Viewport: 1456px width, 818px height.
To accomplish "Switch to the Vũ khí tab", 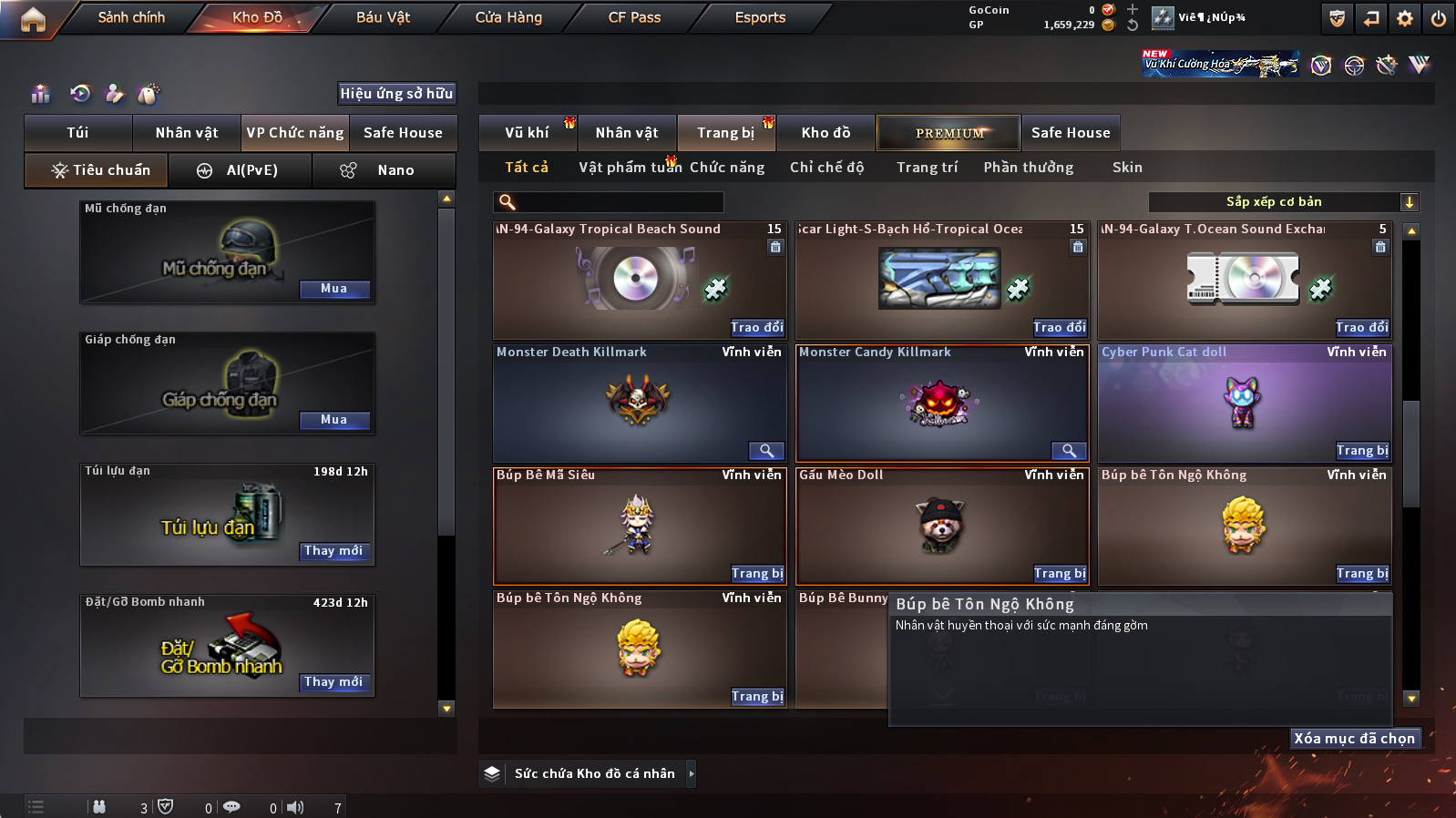I will (527, 133).
